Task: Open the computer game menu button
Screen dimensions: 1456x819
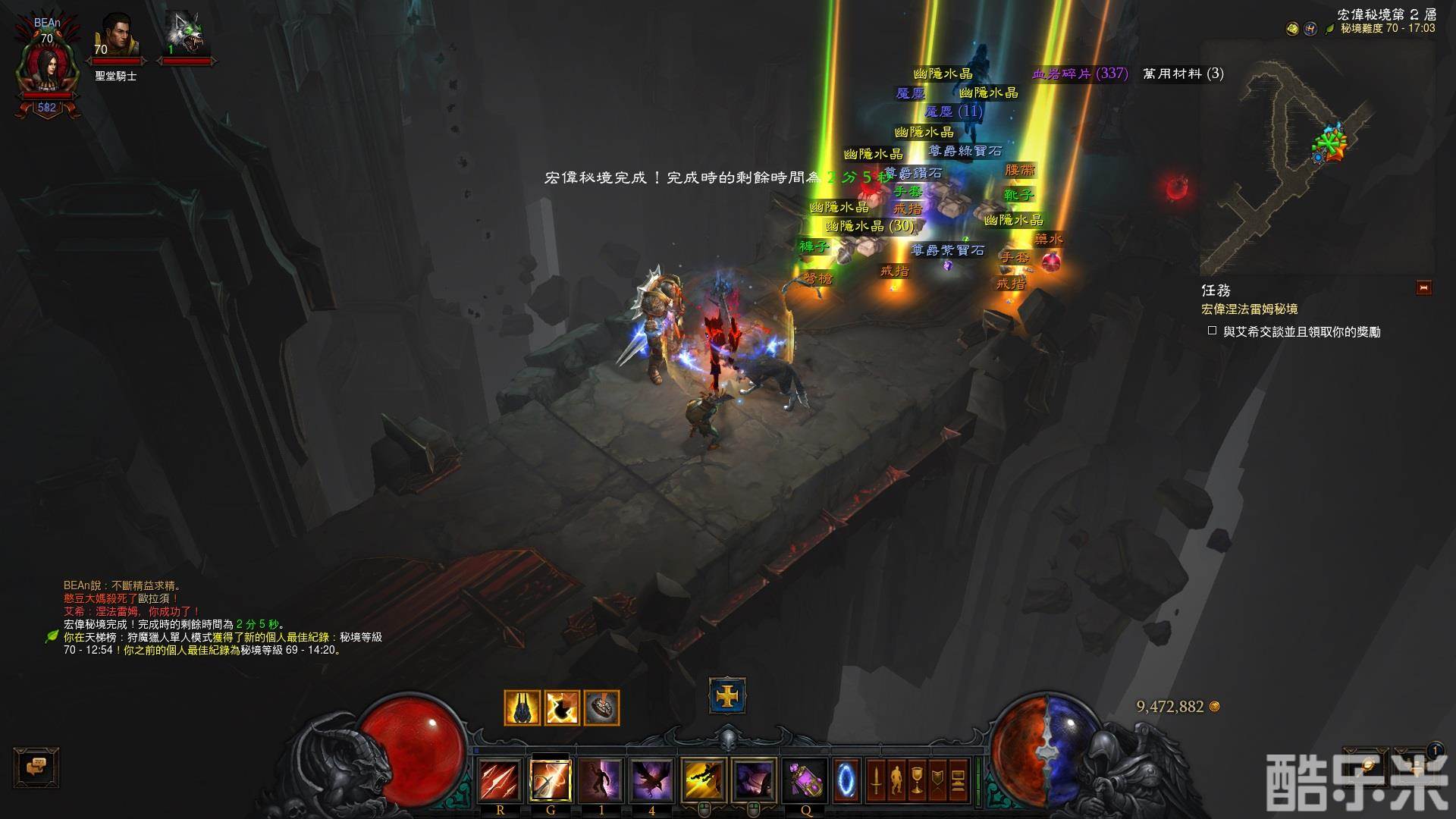Action: (x=959, y=780)
